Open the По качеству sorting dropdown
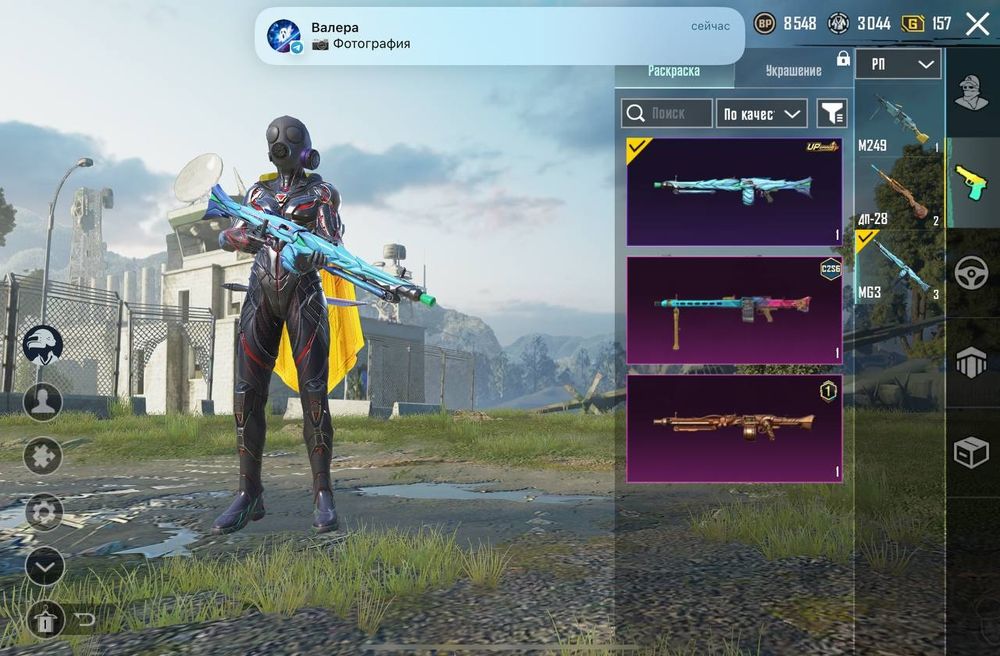This screenshot has height=656, width=1000. 762,113
